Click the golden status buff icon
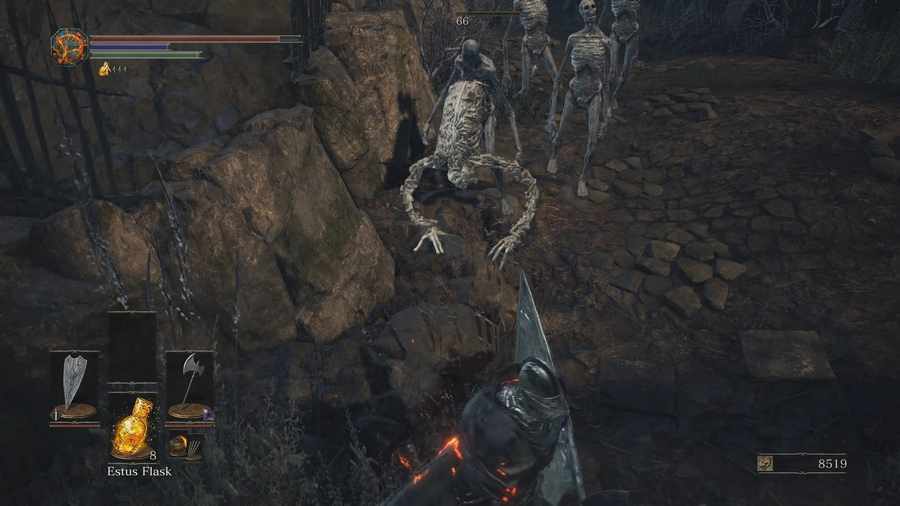This screenshot has width=900, height=506. click(104, 68)
